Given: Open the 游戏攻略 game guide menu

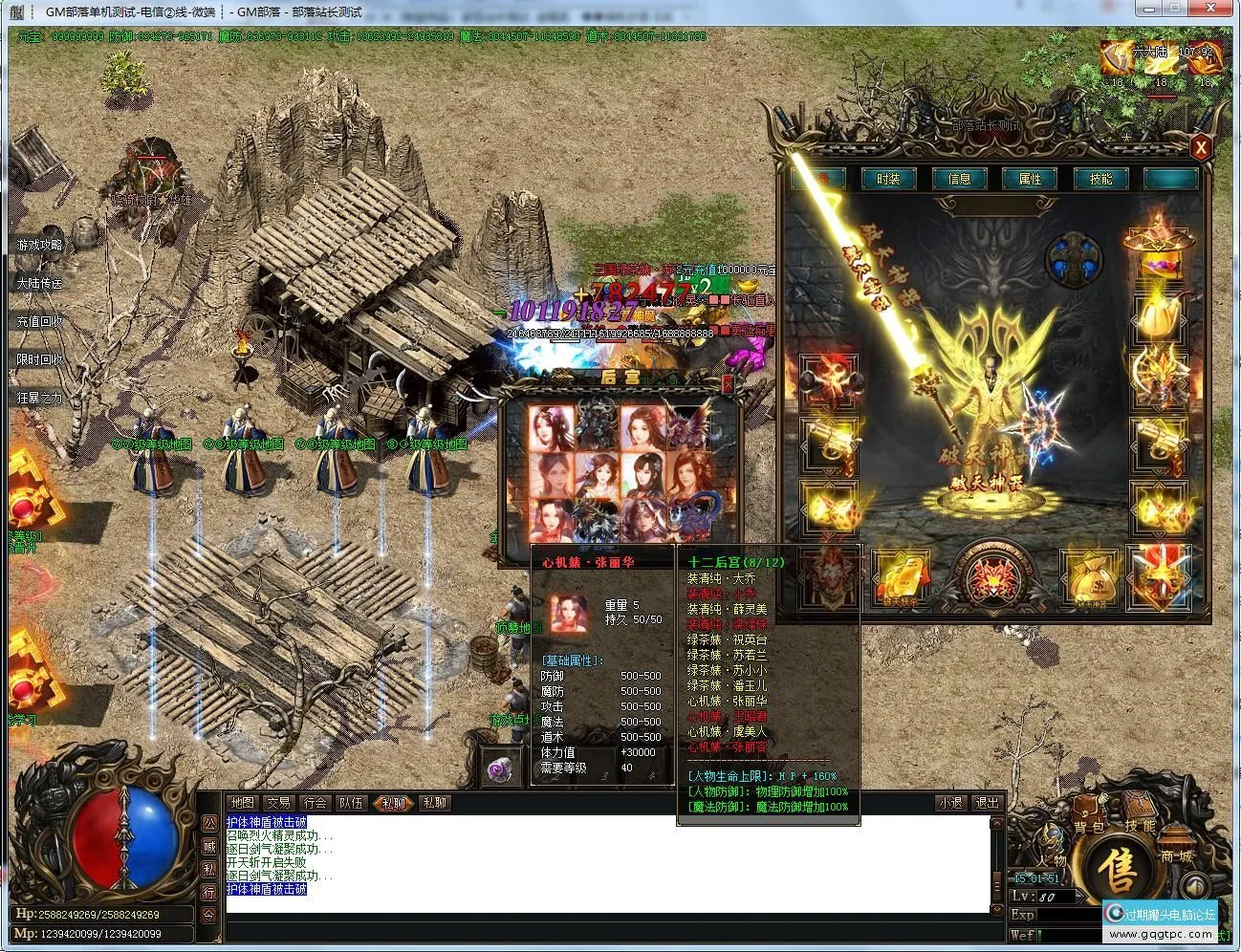Looking at the screenshot, I should [39, 246].
